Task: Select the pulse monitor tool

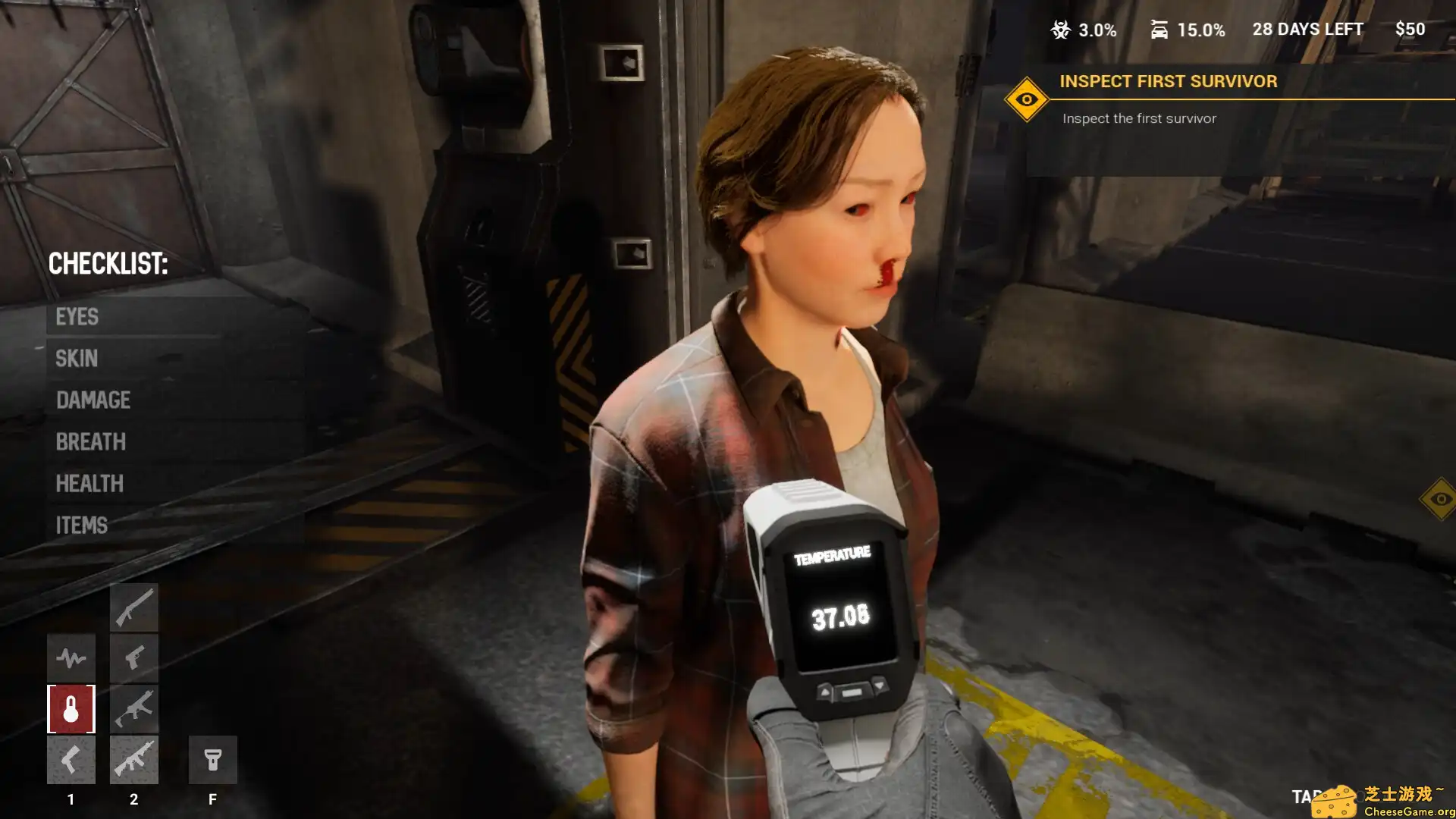Action: [71, 657]
